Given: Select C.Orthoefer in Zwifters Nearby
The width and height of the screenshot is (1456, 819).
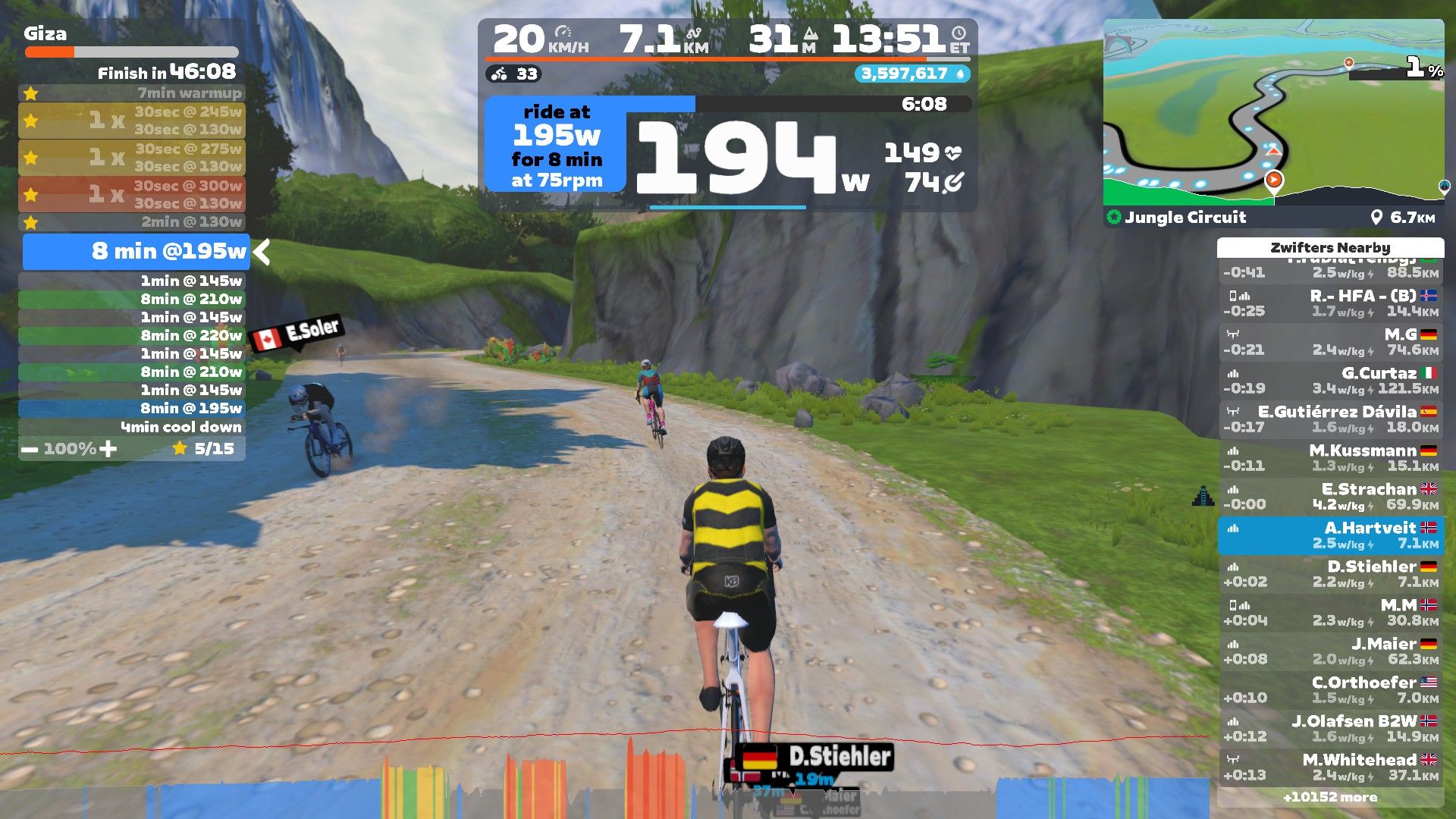Looking at the screenshot, I should click(x=1331, y=690).
